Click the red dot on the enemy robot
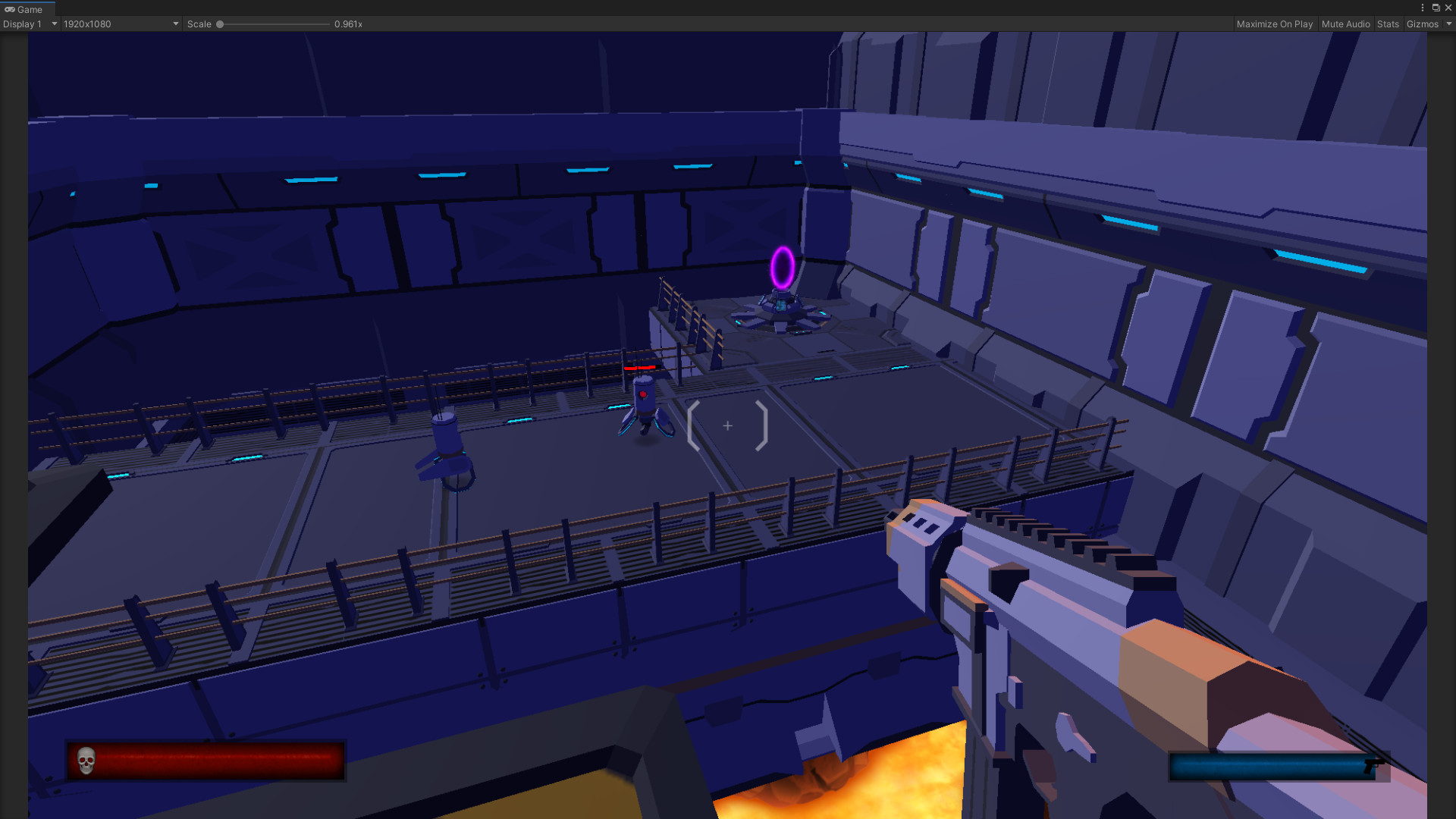The width and height of the screenshot is (1456, 819). click(x=644, y=394)
